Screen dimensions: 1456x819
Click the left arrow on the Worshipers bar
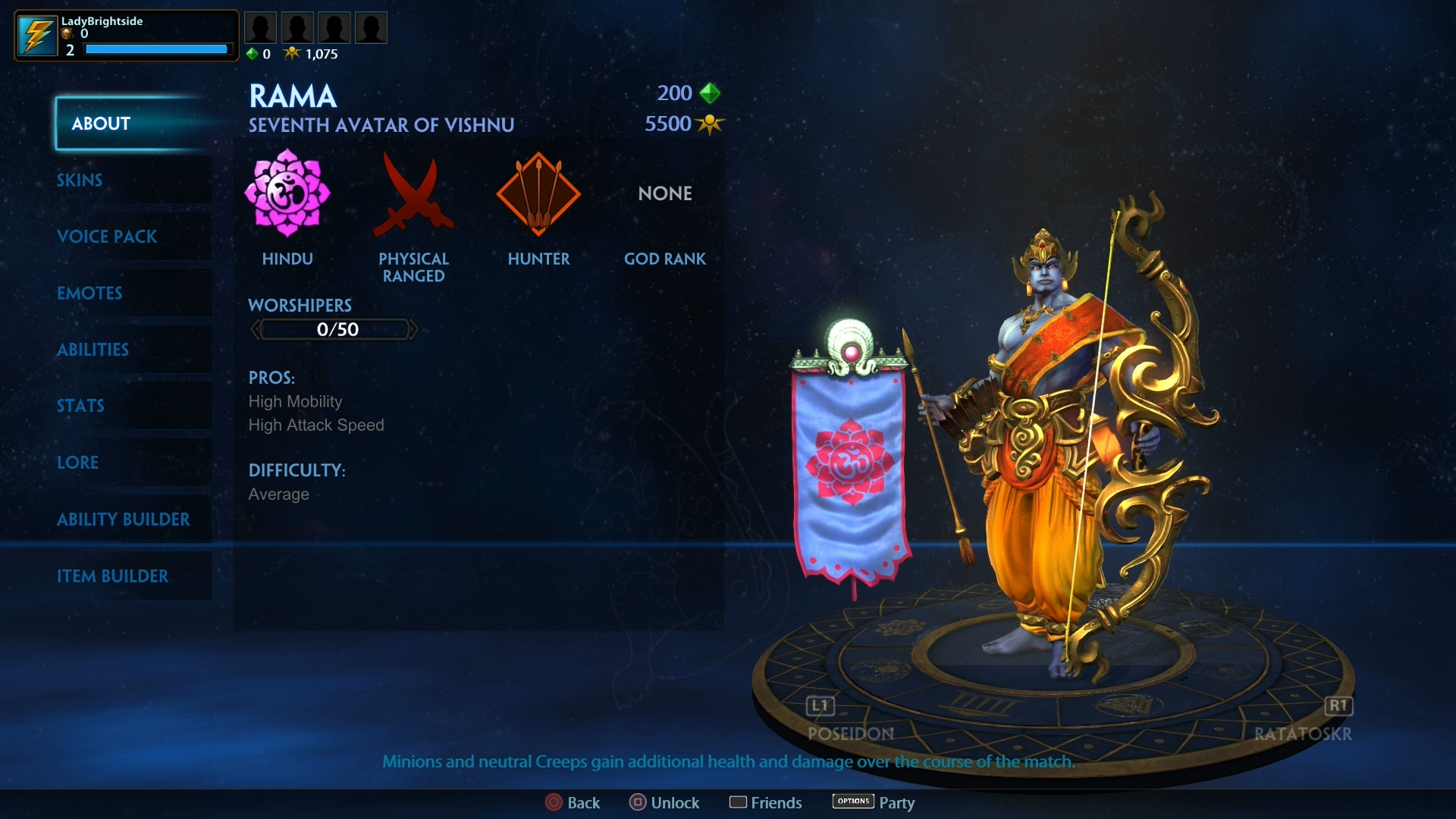(256, 328)
